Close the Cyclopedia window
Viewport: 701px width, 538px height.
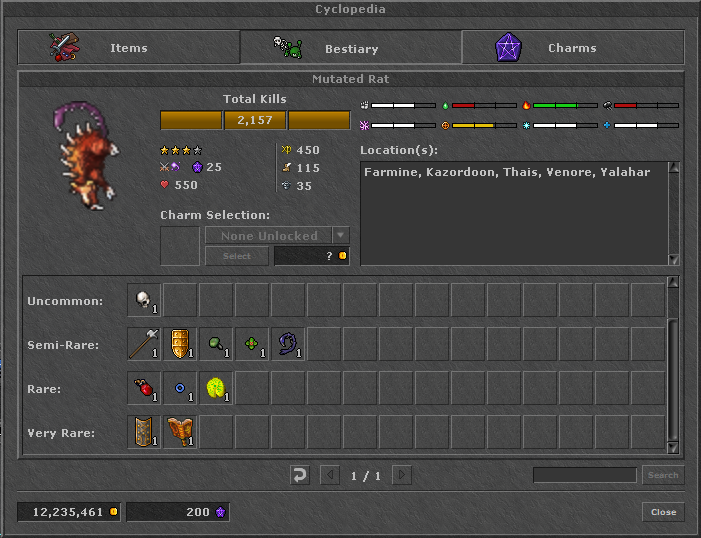pyautogui.click(x=663, y=512)
